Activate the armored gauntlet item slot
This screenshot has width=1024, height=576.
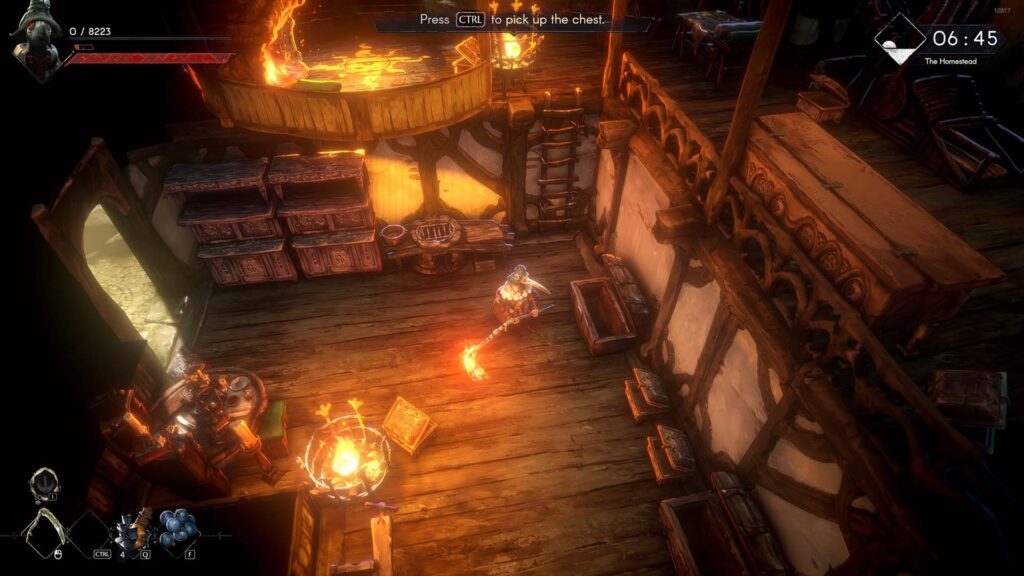tap(133, 529)
